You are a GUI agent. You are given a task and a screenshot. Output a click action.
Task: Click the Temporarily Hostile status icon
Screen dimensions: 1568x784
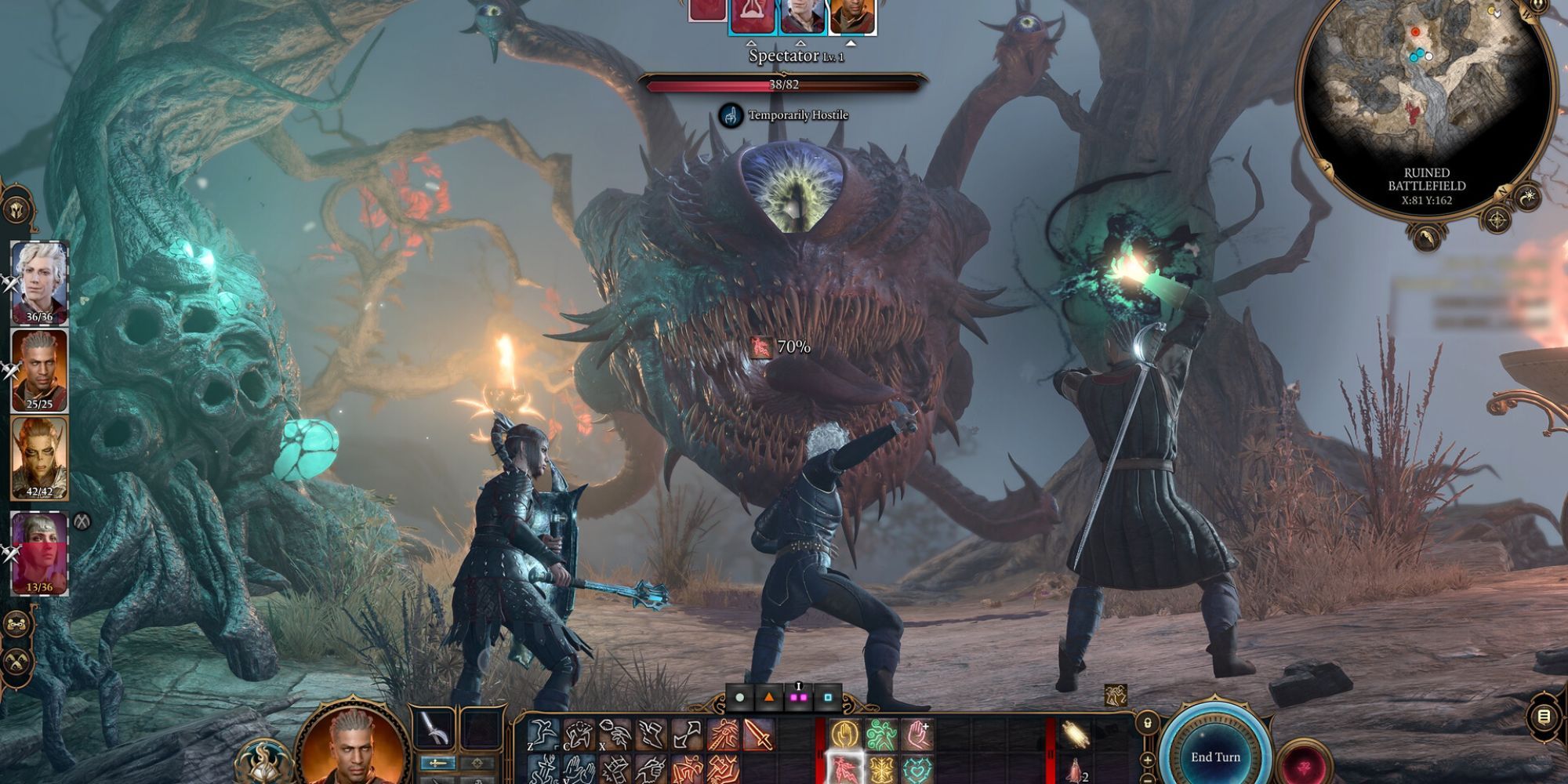(730, 114)
